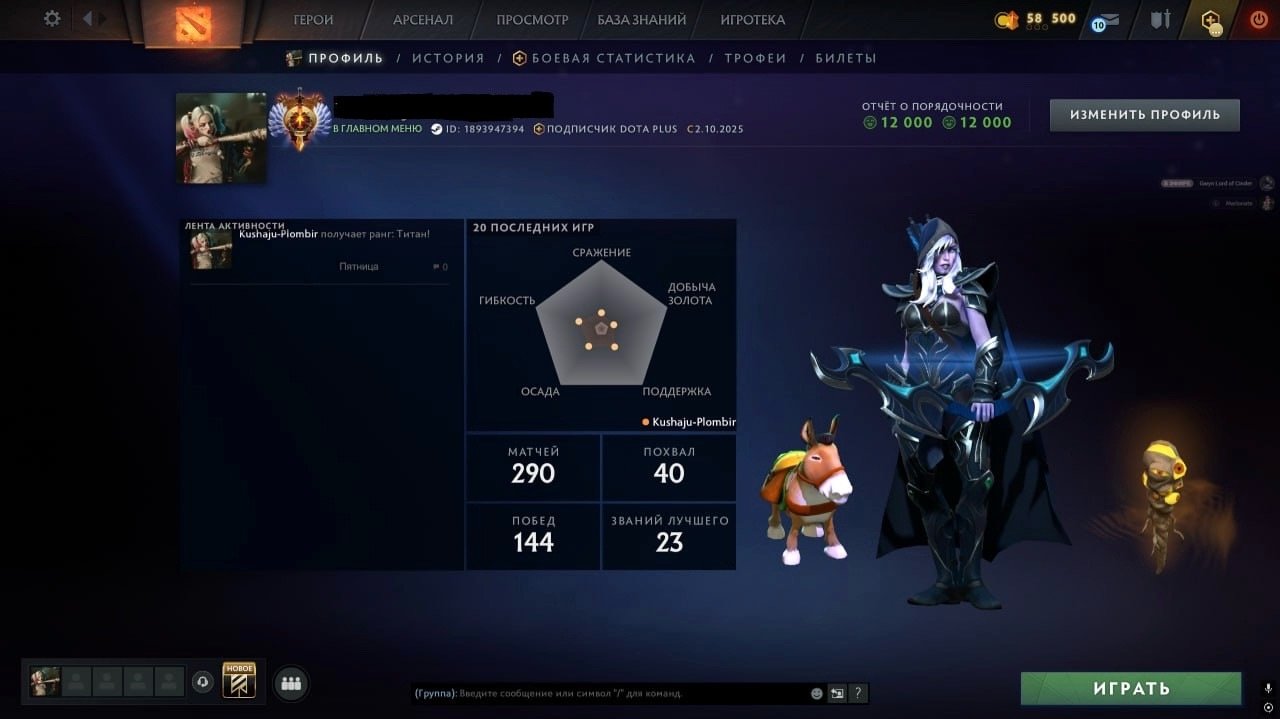Image resolution: width=1280 pixels, height=719 pixels.
Task: Click the Harley Quinn profile avatar
Action: pyautogui.click(x=221, y=138)
